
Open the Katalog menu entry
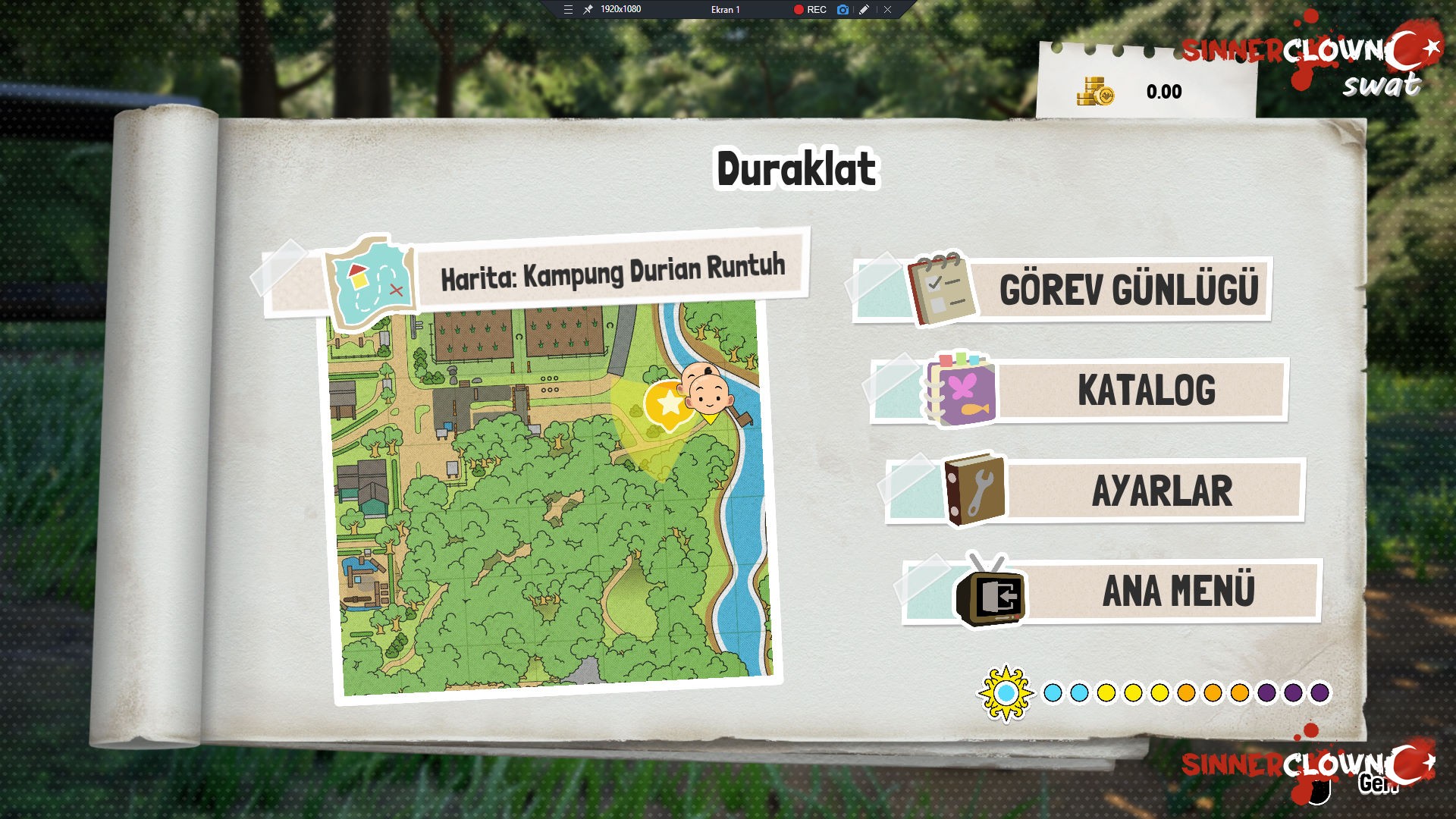1145,391
